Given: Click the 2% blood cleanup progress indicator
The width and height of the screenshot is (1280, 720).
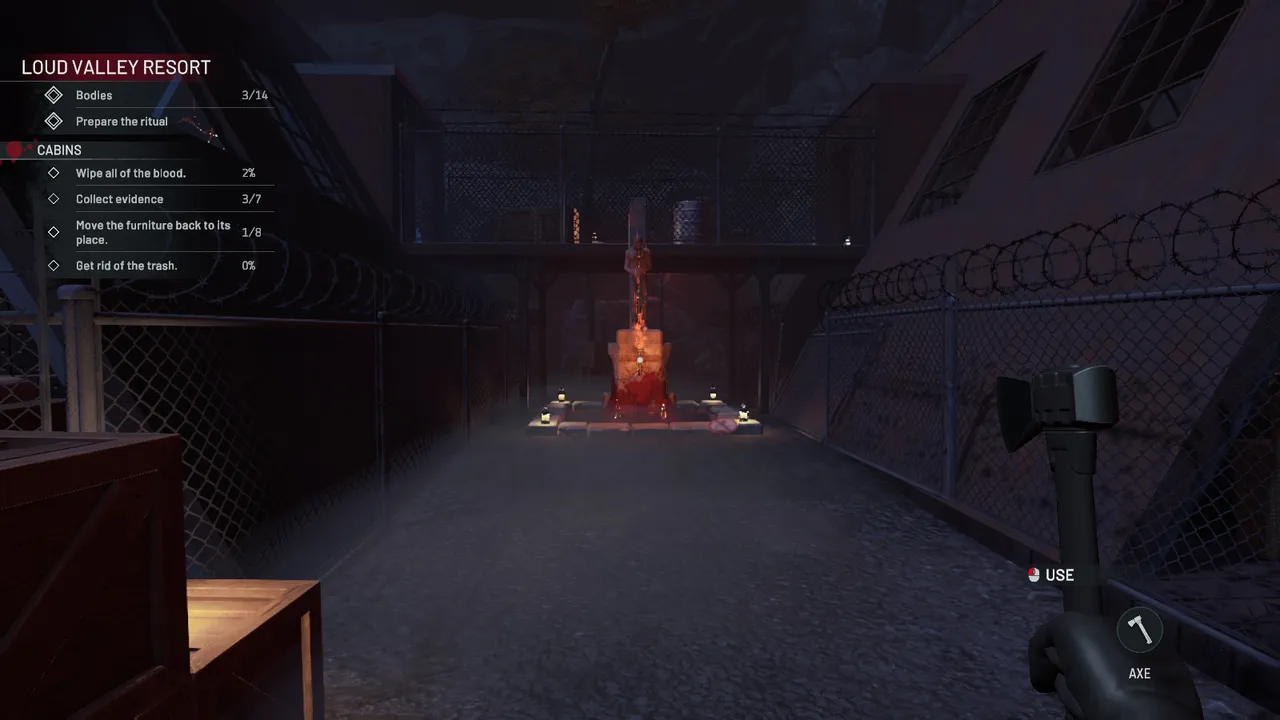Looking at the screenshot, I should coord(248,172).
